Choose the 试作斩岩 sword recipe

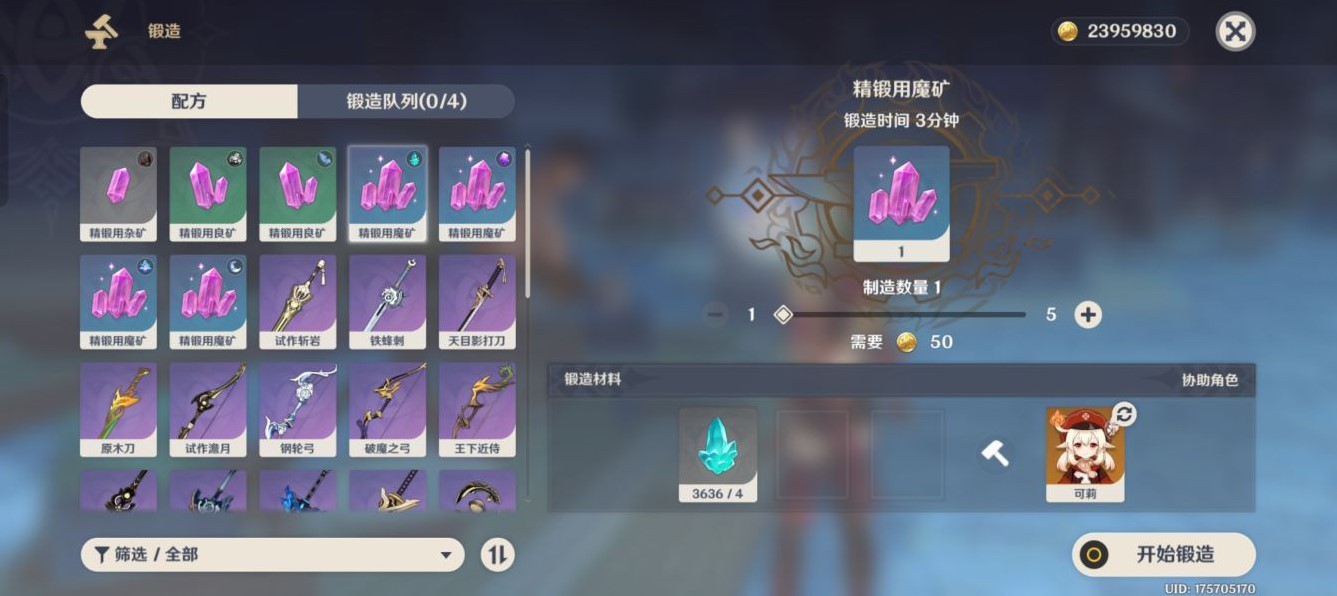pyautogui.click(x=298, y=301)
